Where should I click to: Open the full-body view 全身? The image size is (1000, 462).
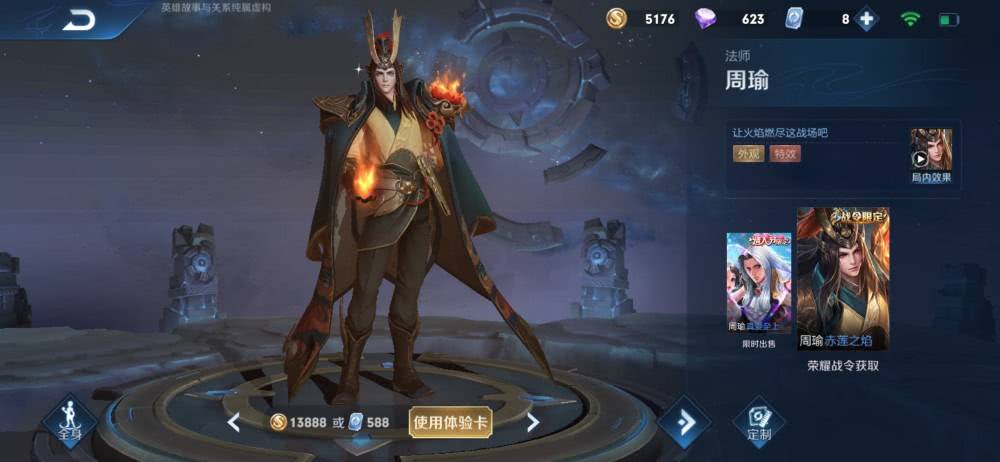click(x=69, y=421)
